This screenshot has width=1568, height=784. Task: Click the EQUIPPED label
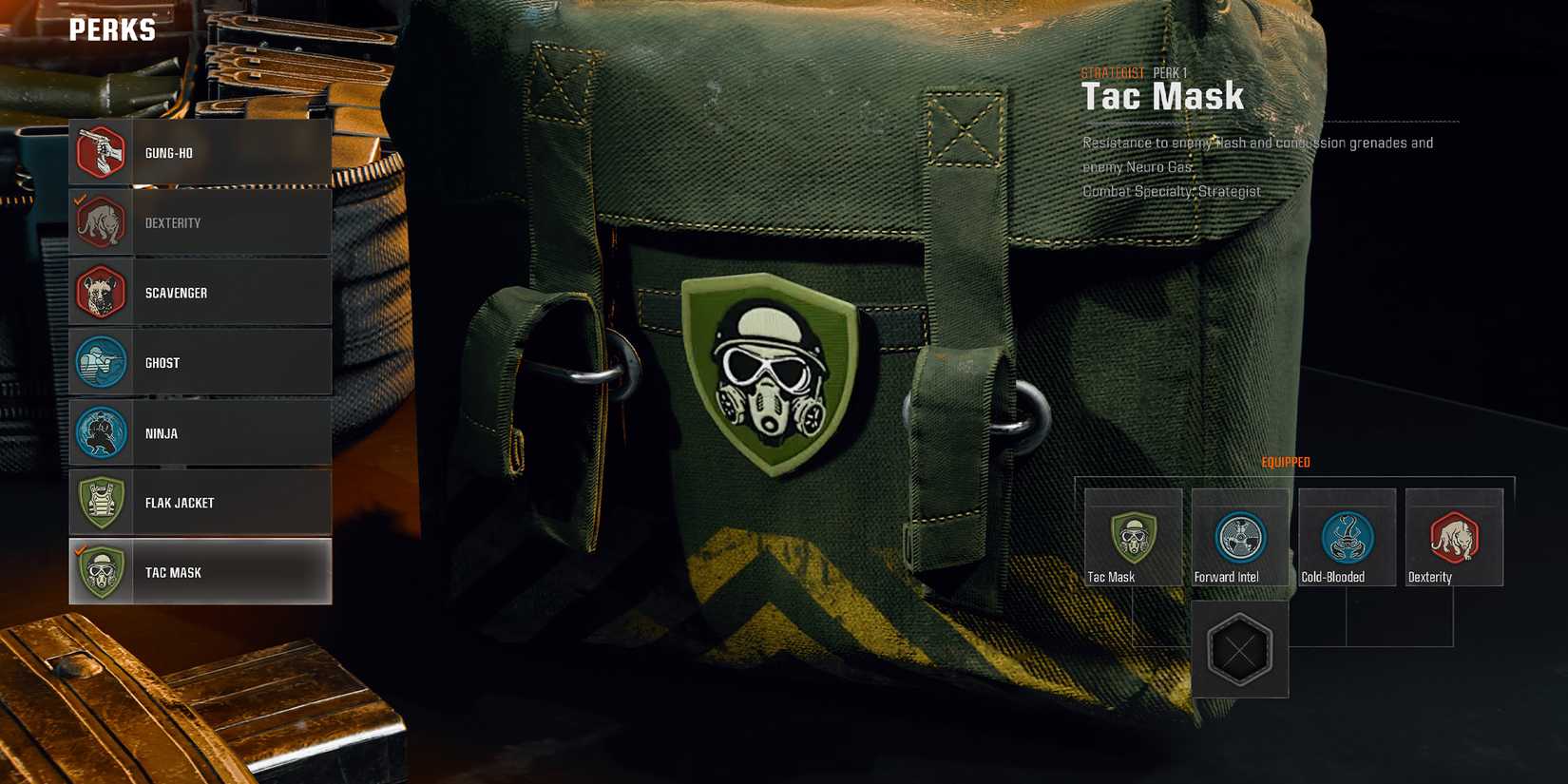pos(1285,462)
